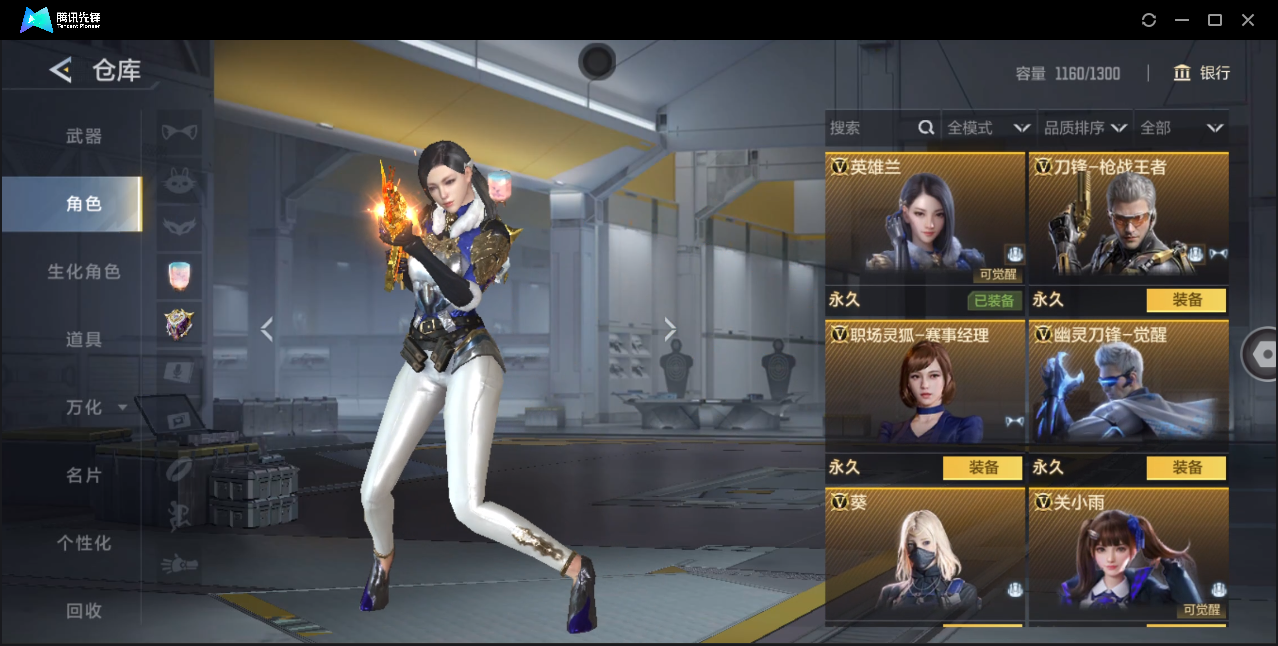Image resolution: width=1278 pixels, height=646 pixels.
Task: Rotate character preview with right arrow
Action: click(670, 329)
